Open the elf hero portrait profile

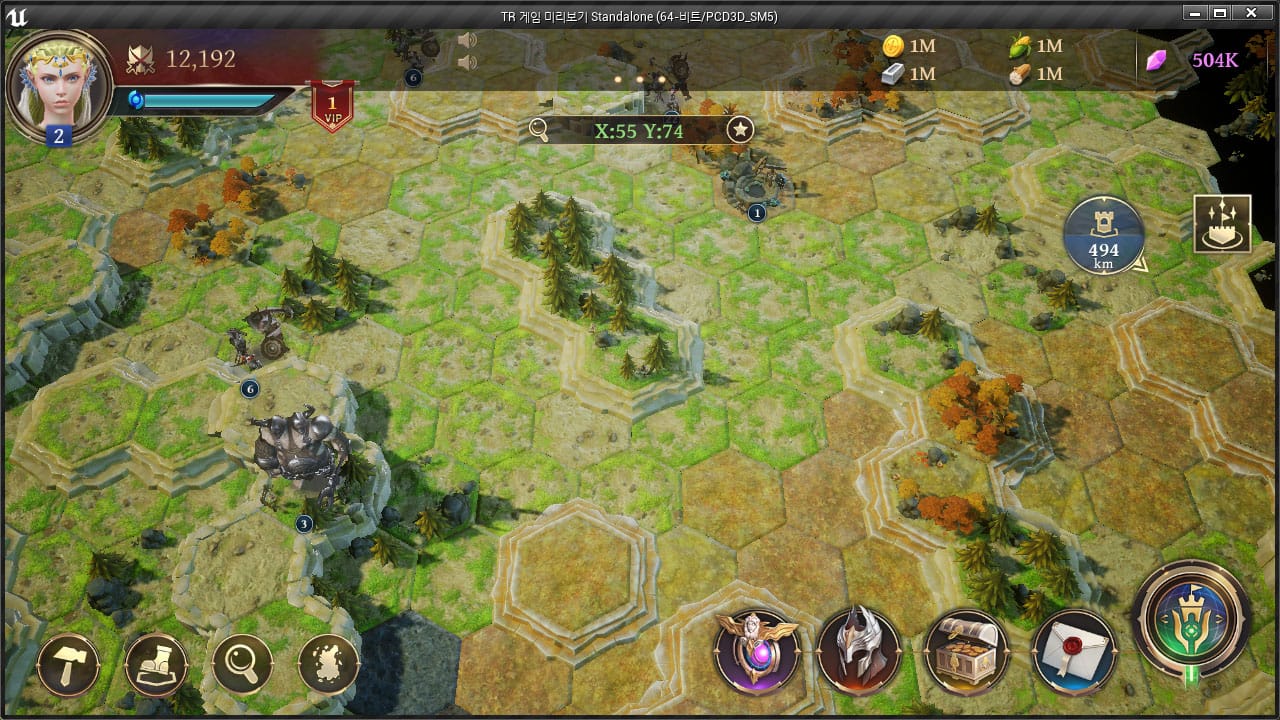coord(58,85)
